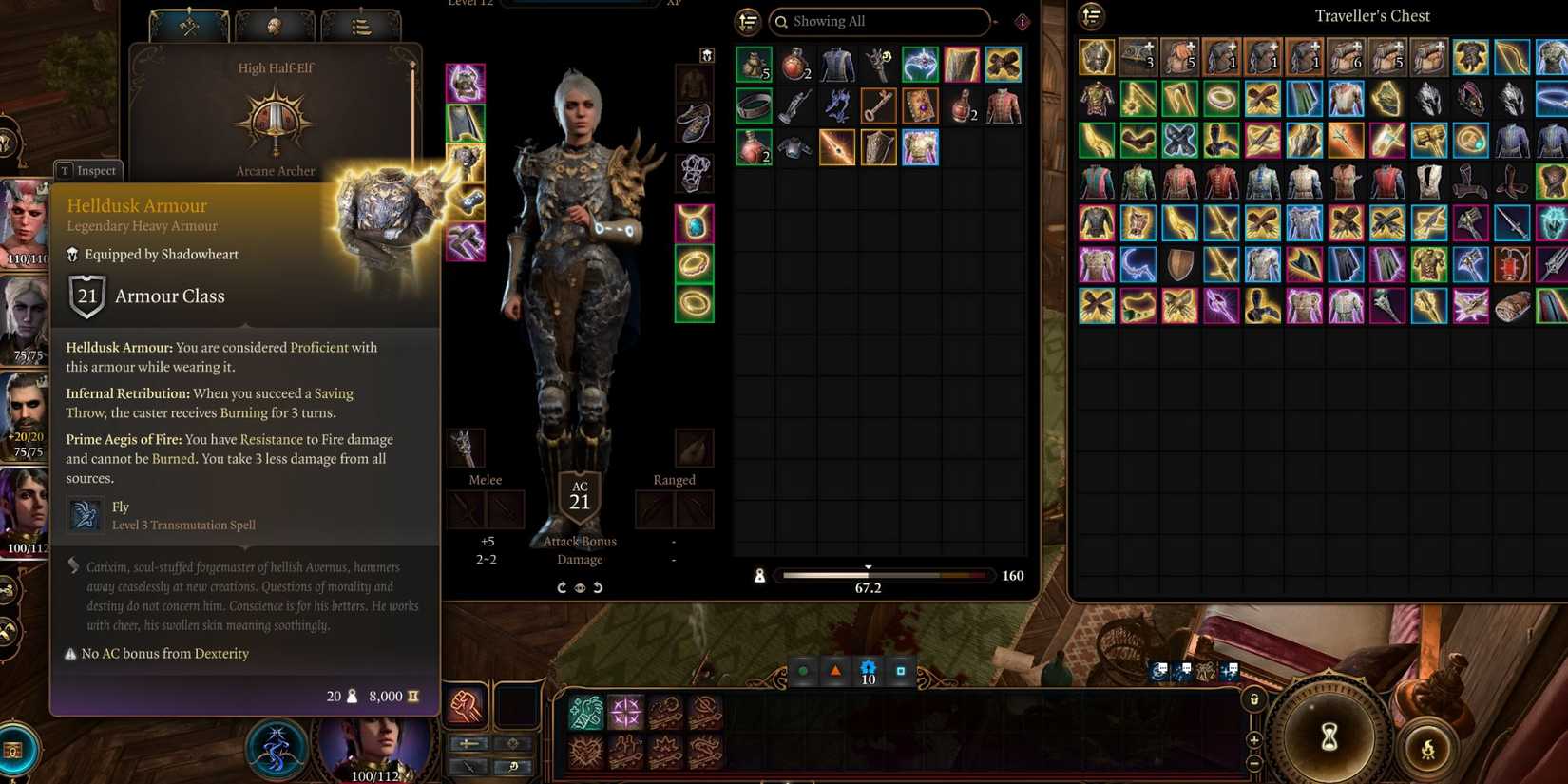Switch to the Character head tab
Viewport: 1568px width, 784px height.
click(274, 26)
